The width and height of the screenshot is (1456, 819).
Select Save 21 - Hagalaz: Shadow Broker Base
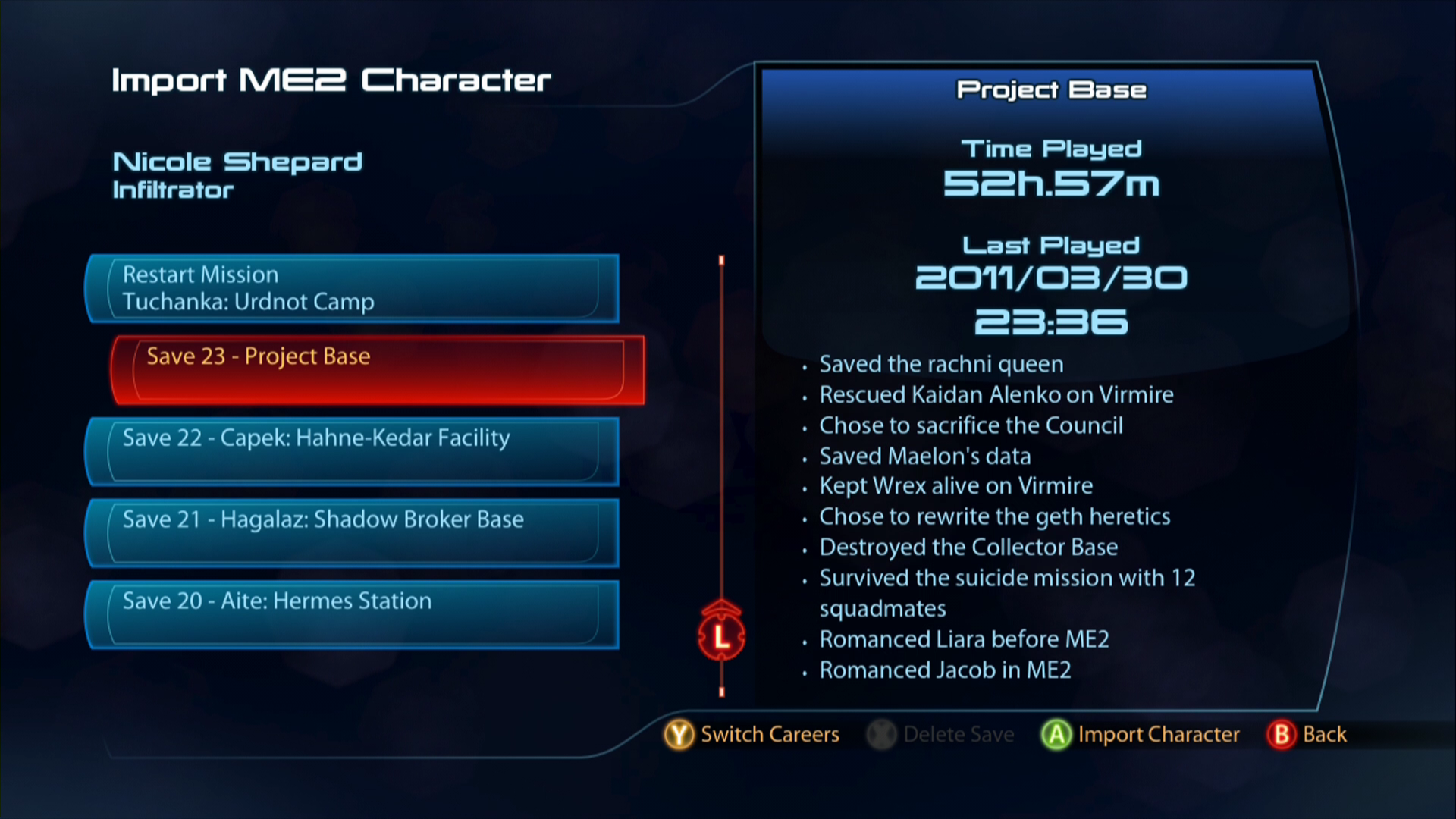(349, 533)
